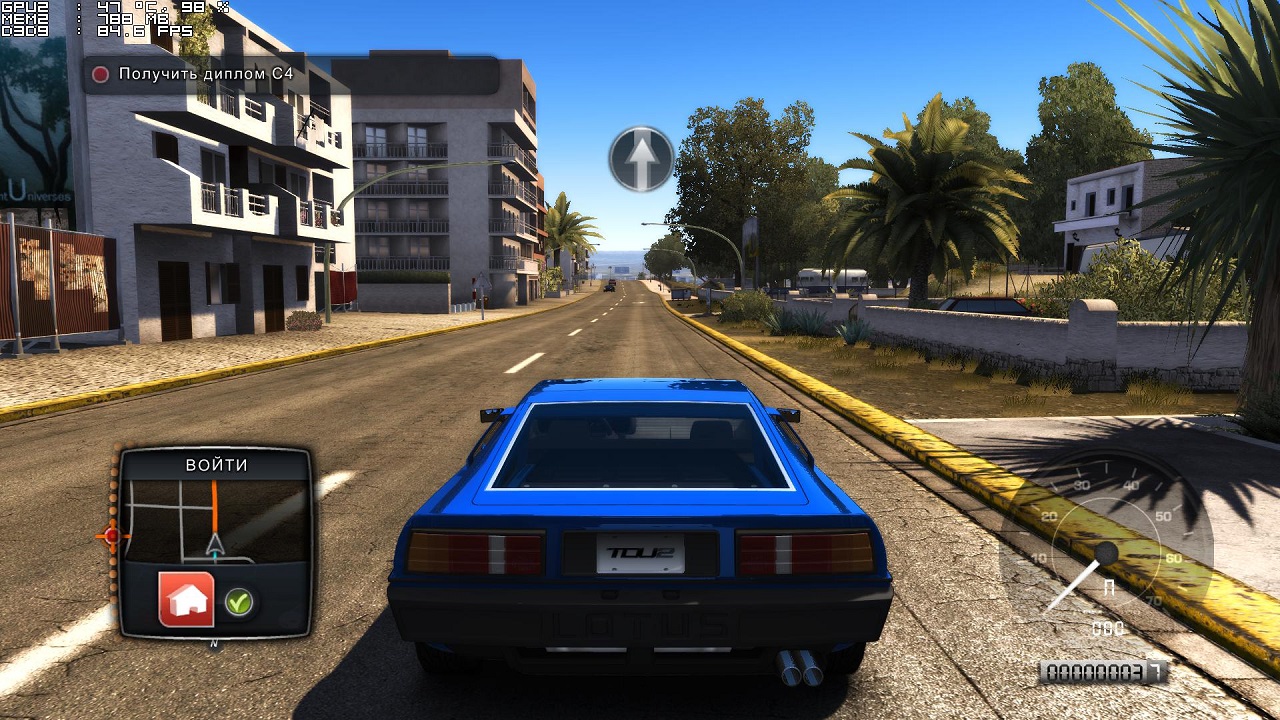Select the red crosshair marker beside the minimap

[111, 536]
